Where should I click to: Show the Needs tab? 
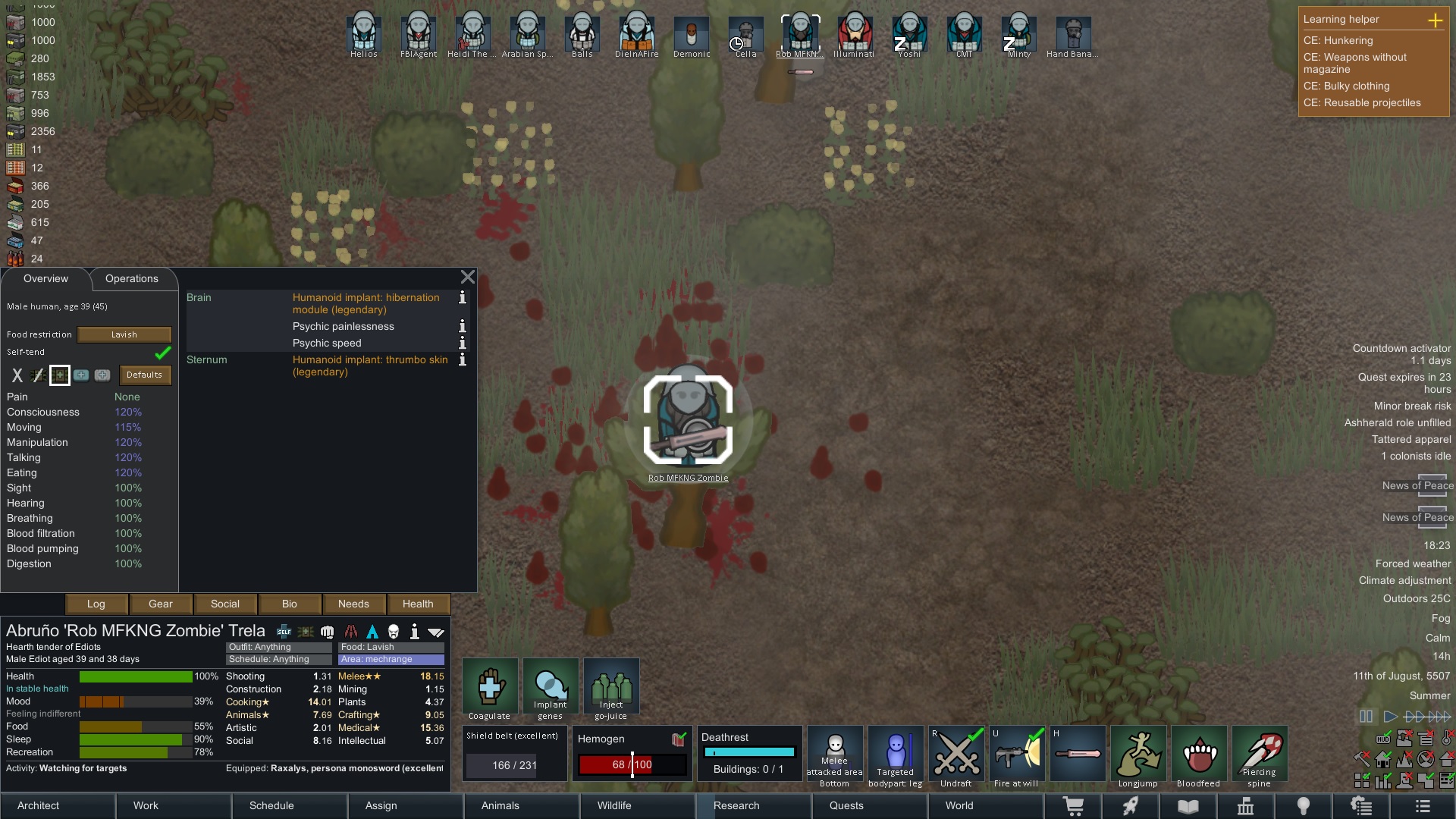353,604
